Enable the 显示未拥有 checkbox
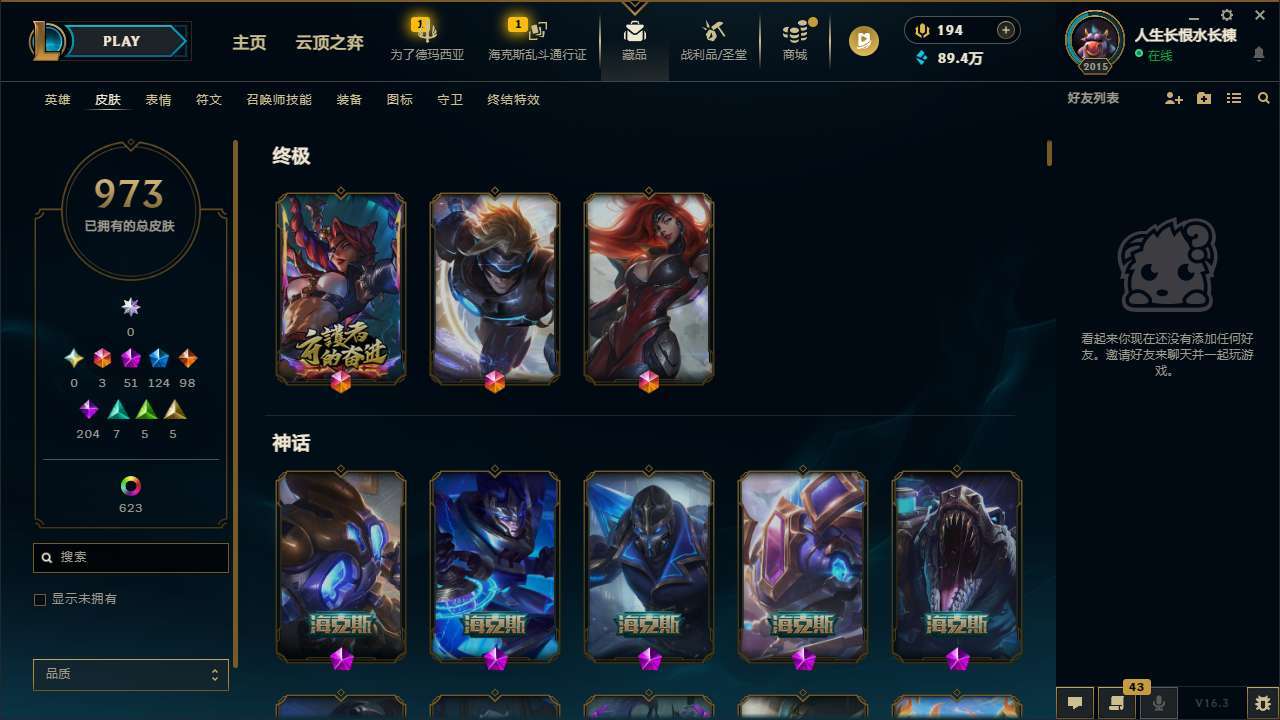This screenshot has height=720, width=1280. pos(40,599)
